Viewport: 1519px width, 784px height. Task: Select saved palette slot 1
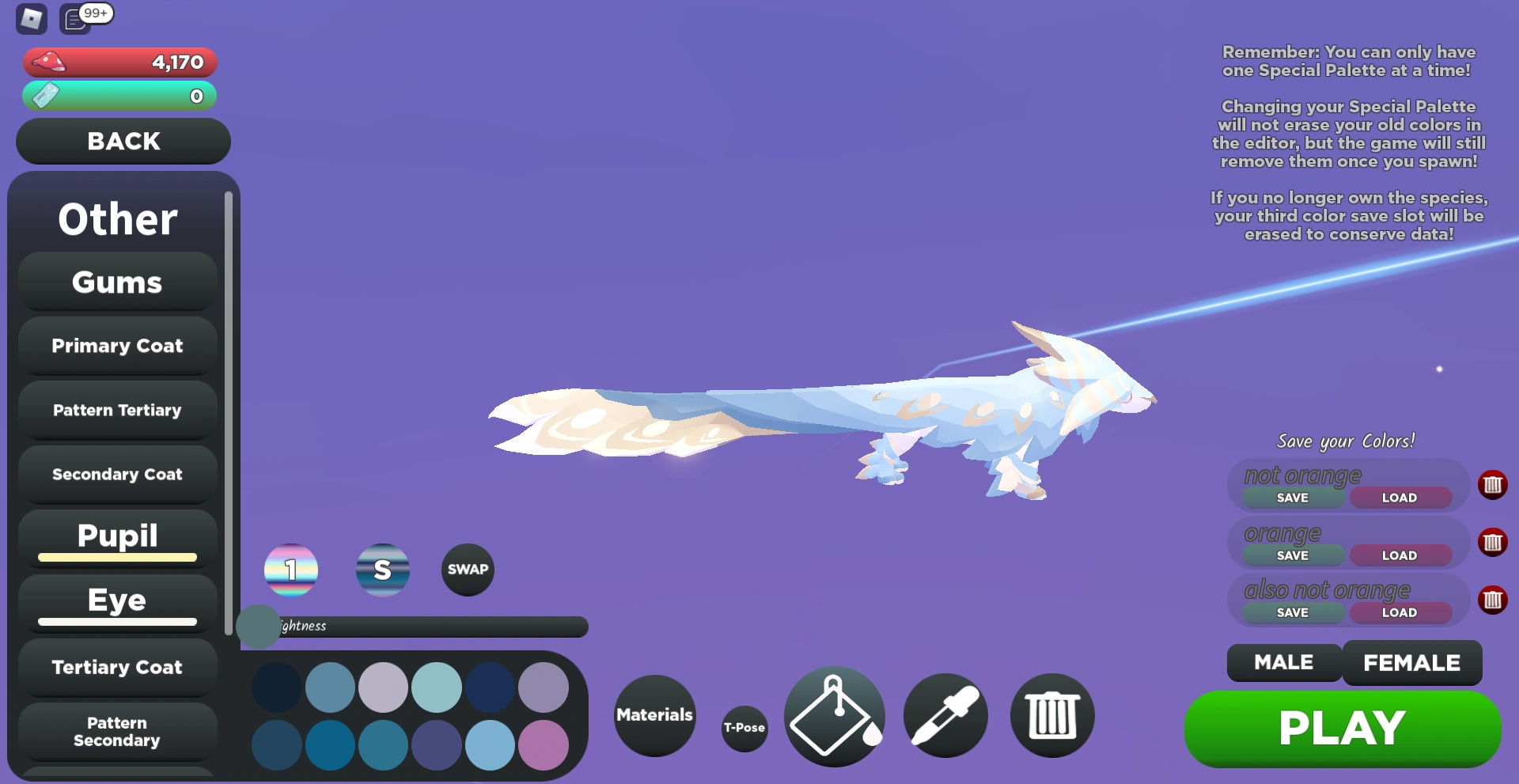[290, 570]
